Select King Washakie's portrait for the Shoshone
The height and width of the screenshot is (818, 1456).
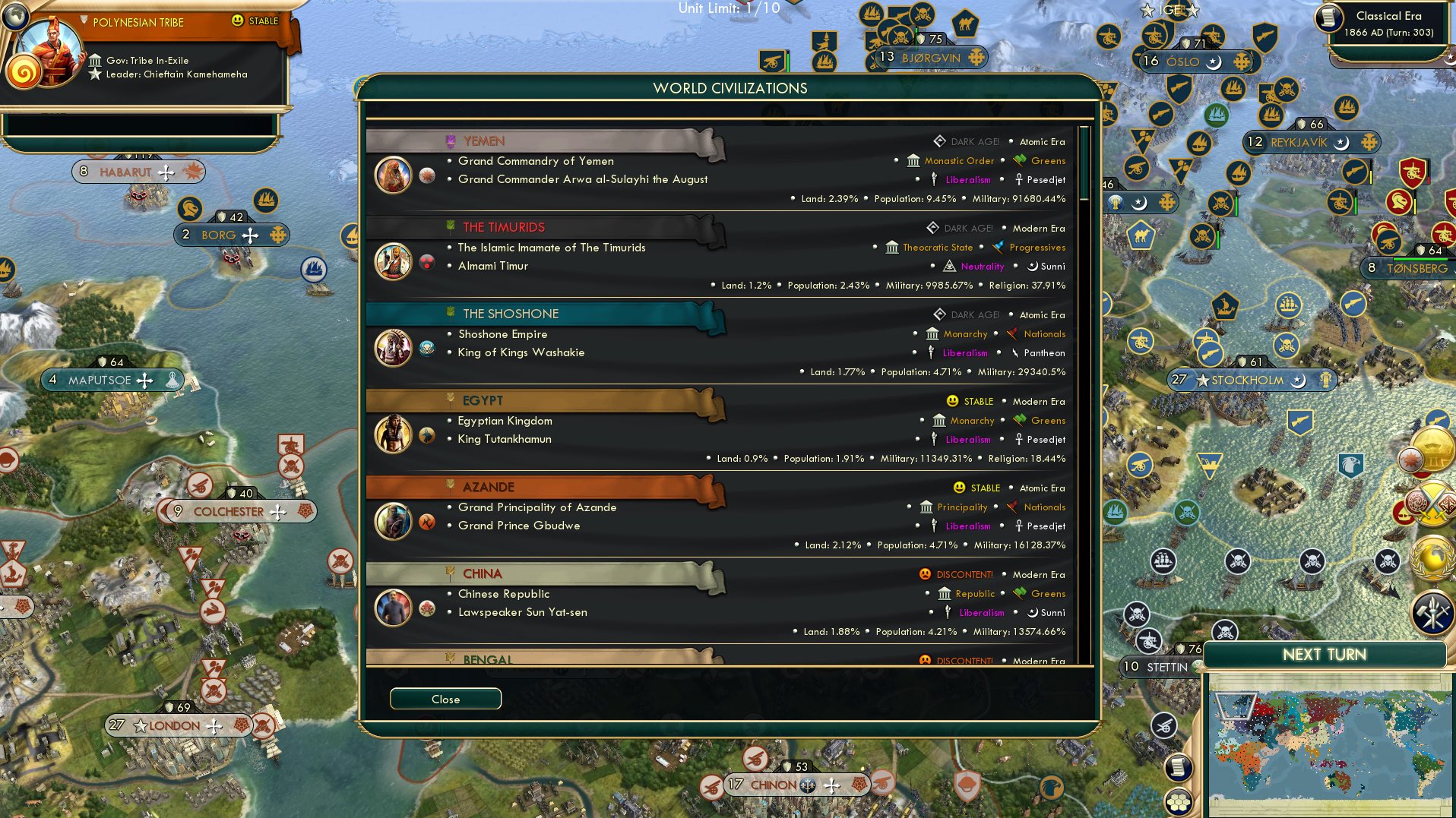[x=393, y=347]
